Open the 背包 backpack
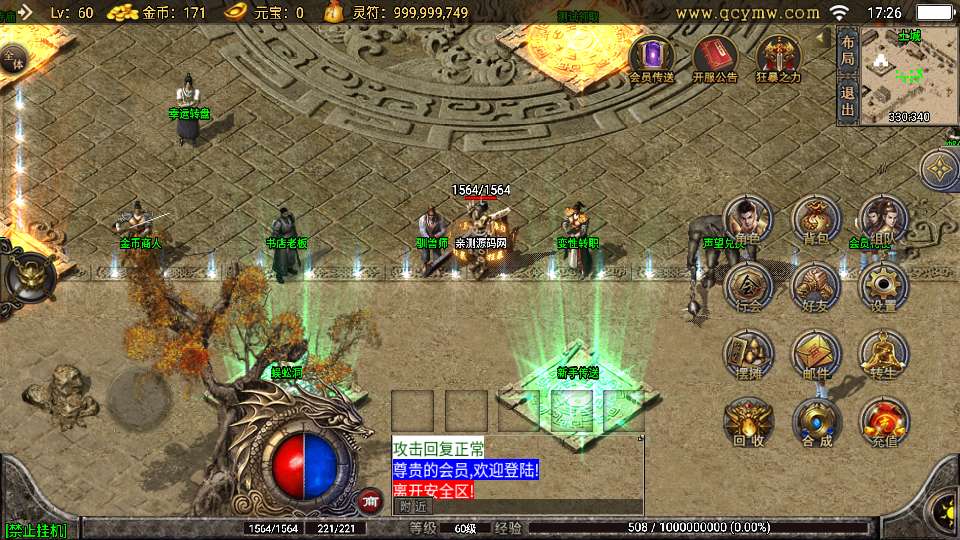This screenshot has width=960, height=540. 816,220
